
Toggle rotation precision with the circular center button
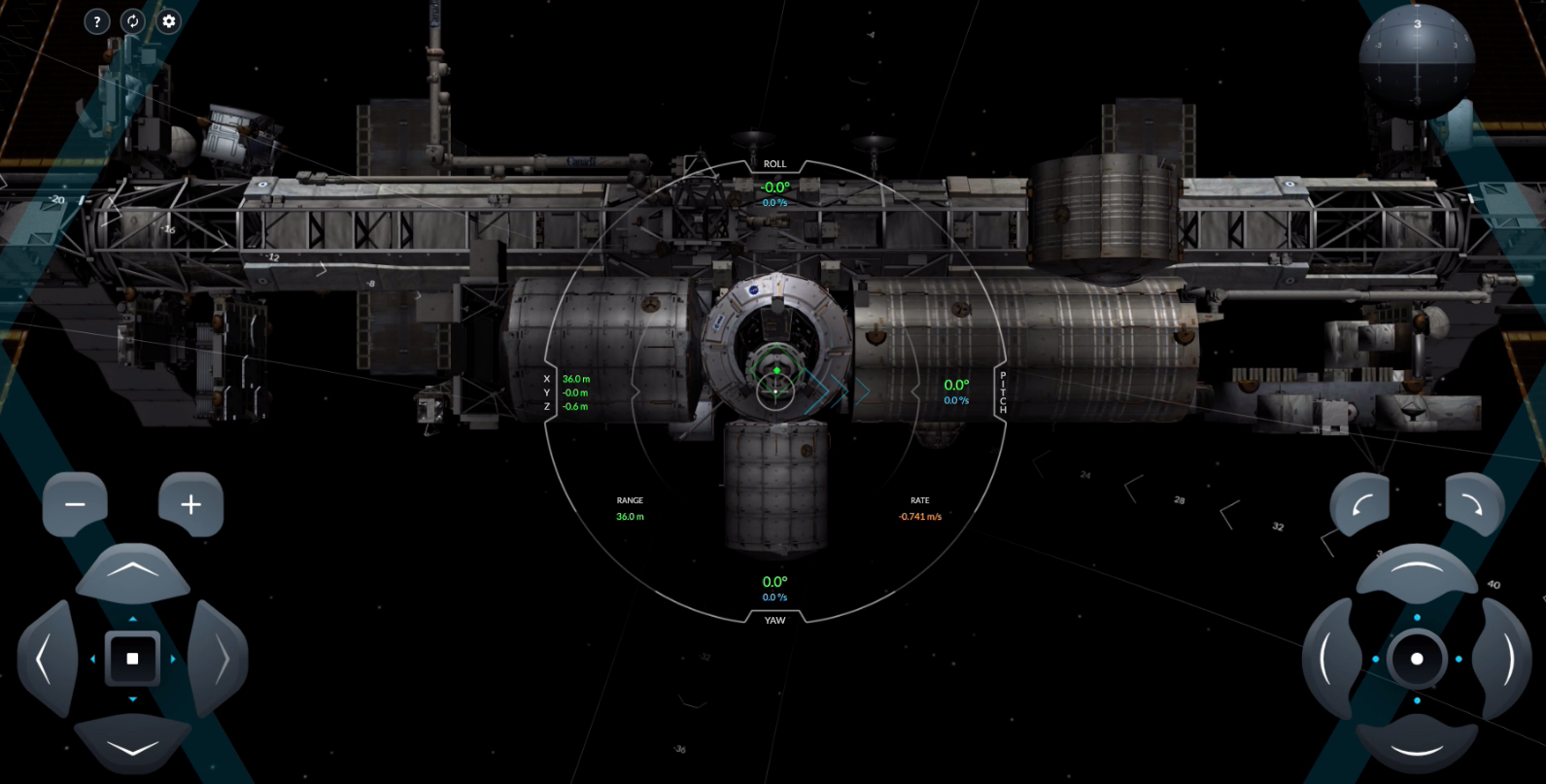tap(1417, 659)
